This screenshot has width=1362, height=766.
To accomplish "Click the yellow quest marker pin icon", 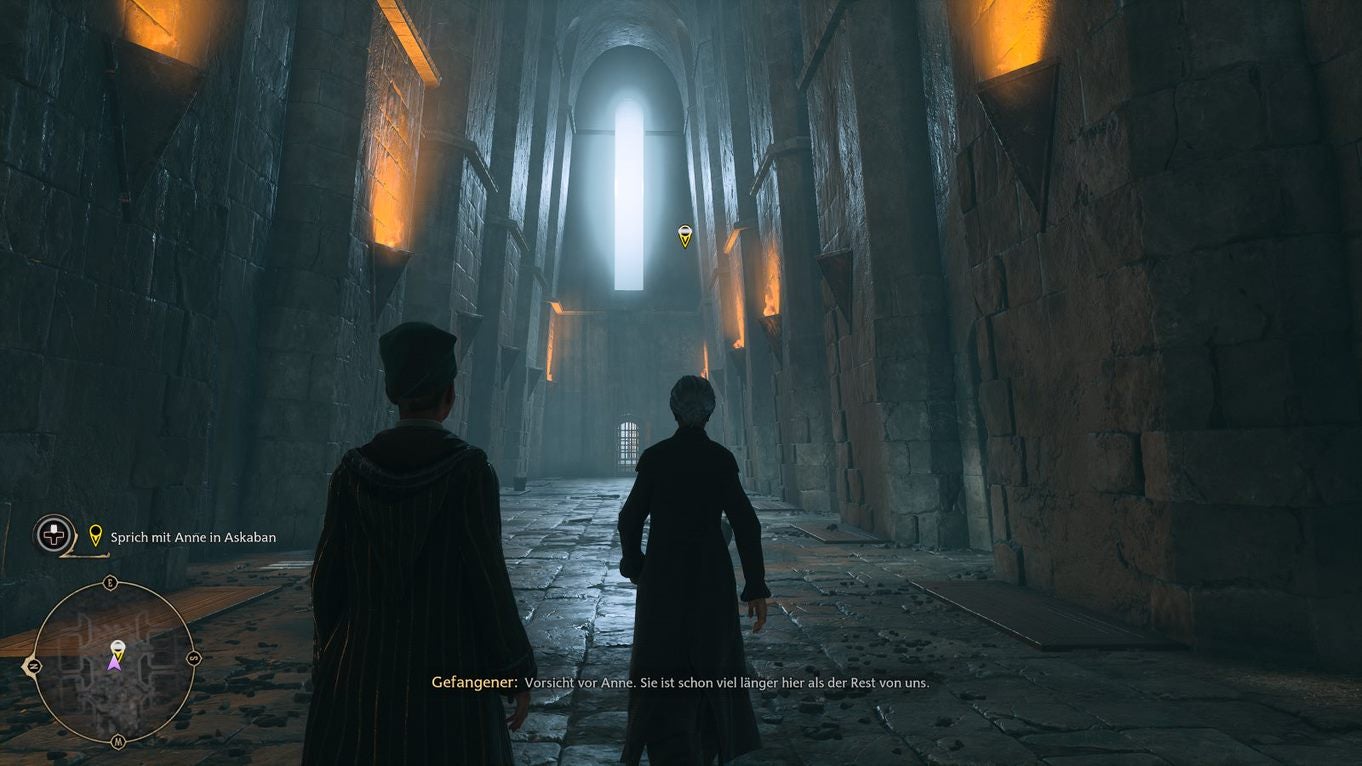I will point(95,535).
